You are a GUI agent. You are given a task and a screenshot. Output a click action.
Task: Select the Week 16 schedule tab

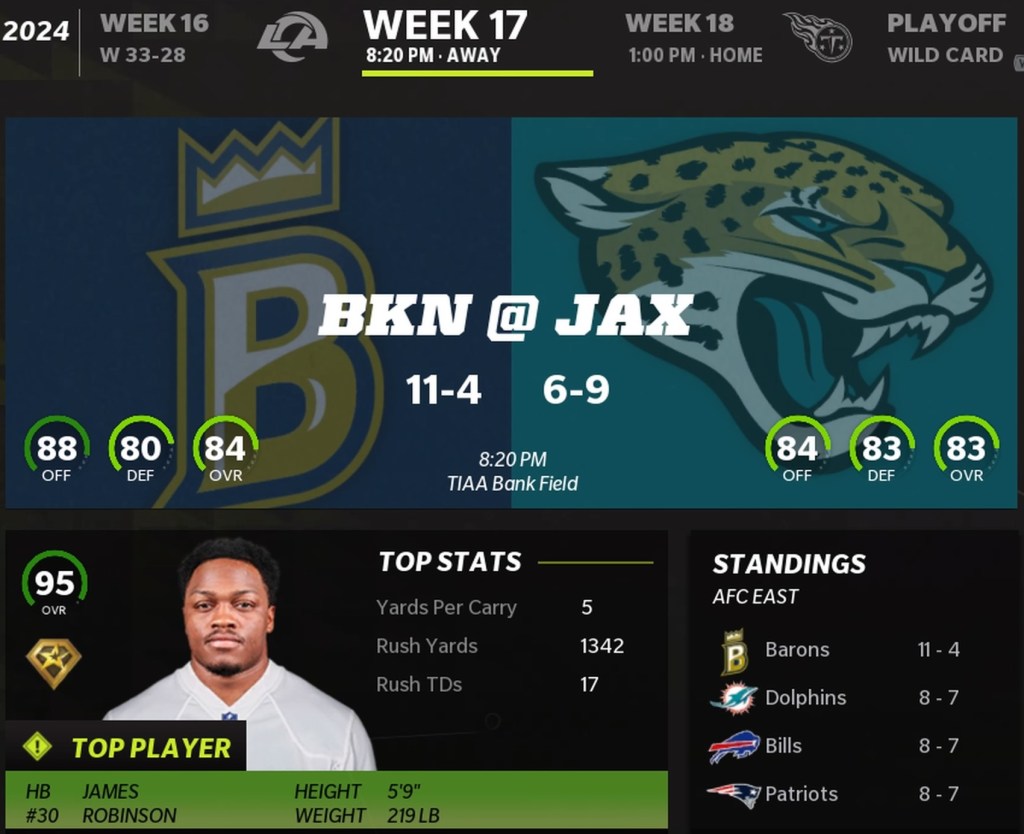[154, 38]
